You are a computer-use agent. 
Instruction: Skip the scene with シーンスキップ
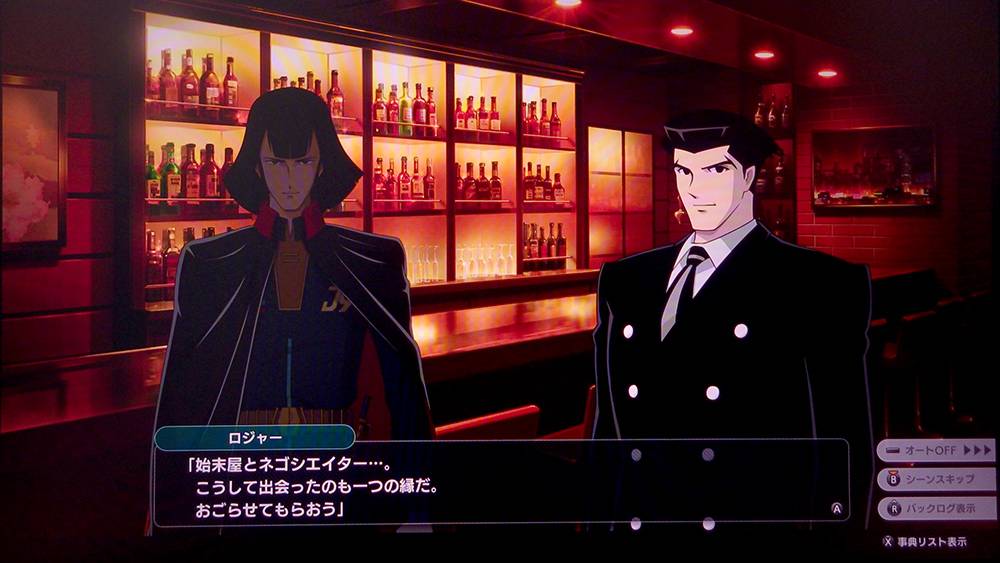936,479
